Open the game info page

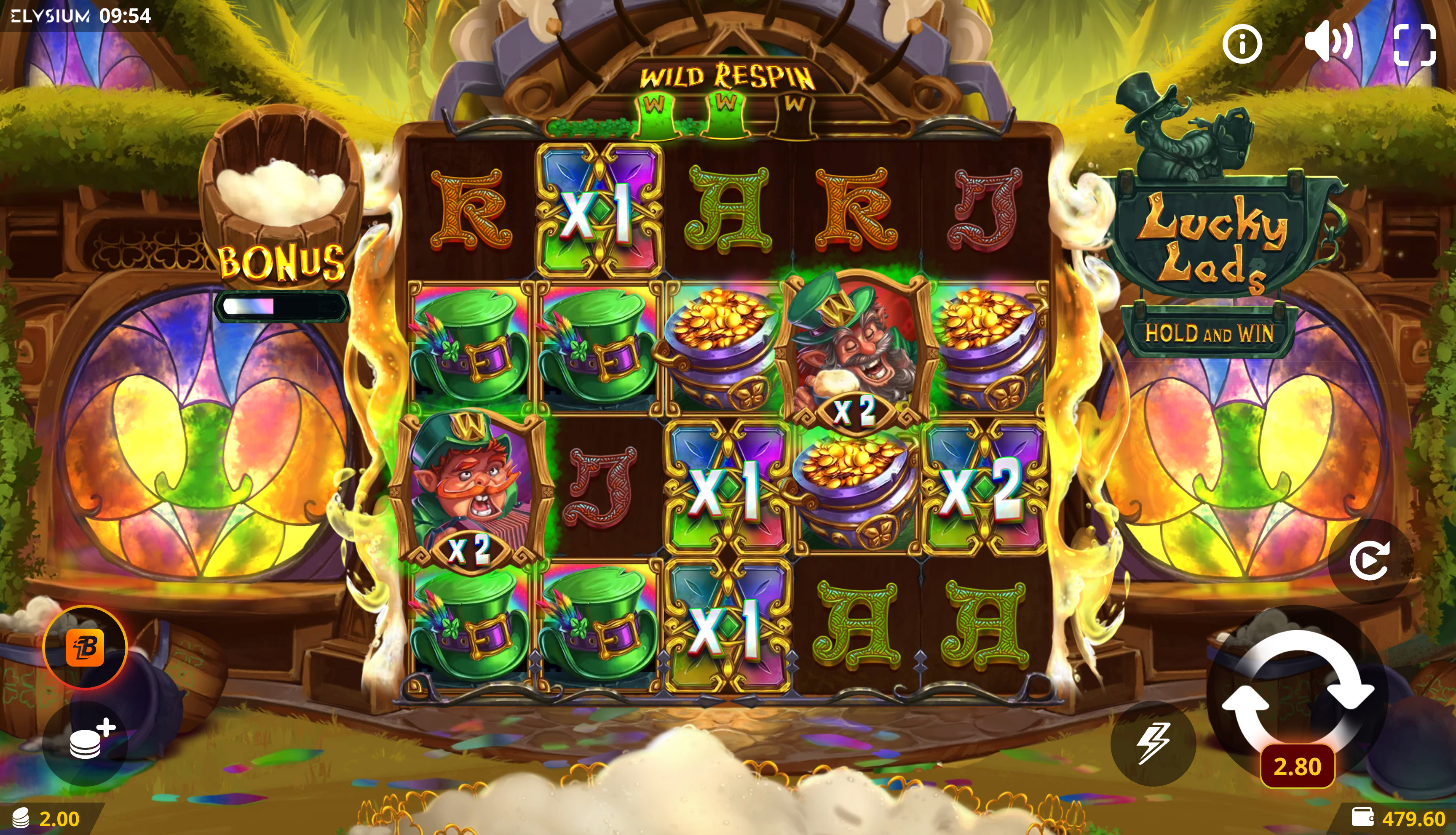click(1242, 44)
